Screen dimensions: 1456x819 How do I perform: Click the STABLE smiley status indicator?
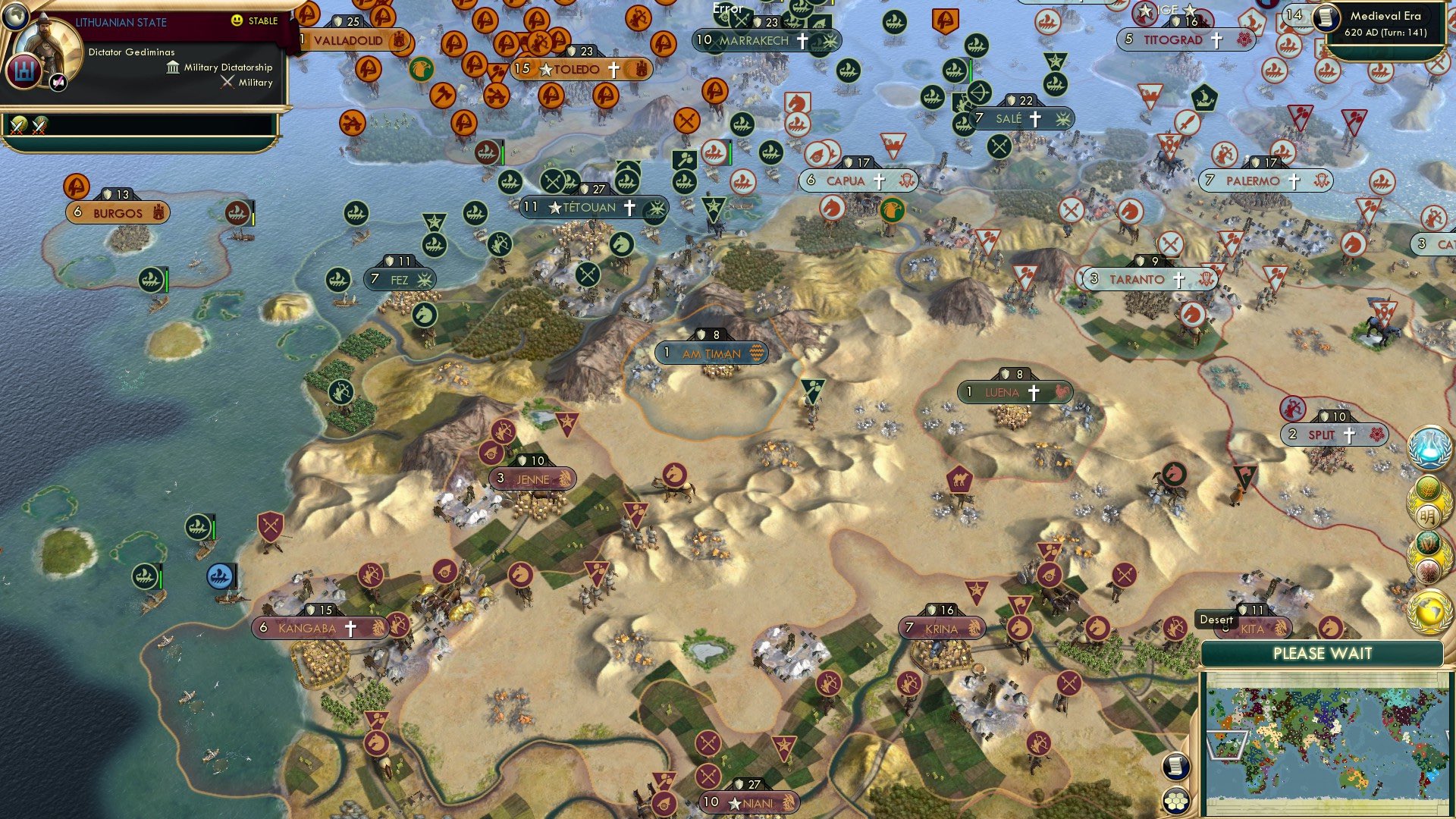tap(237, 20)
